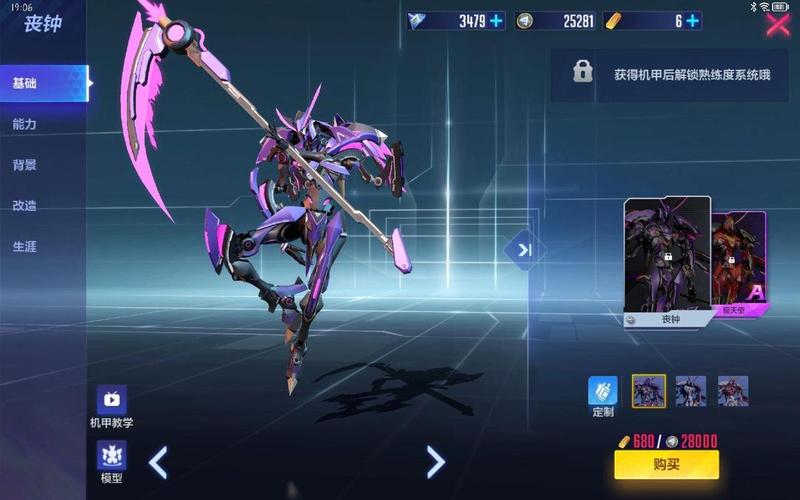The width and height of the screenshot is (800, 500).
Task: Add more diamond currency with the plus
Action: 497,21
